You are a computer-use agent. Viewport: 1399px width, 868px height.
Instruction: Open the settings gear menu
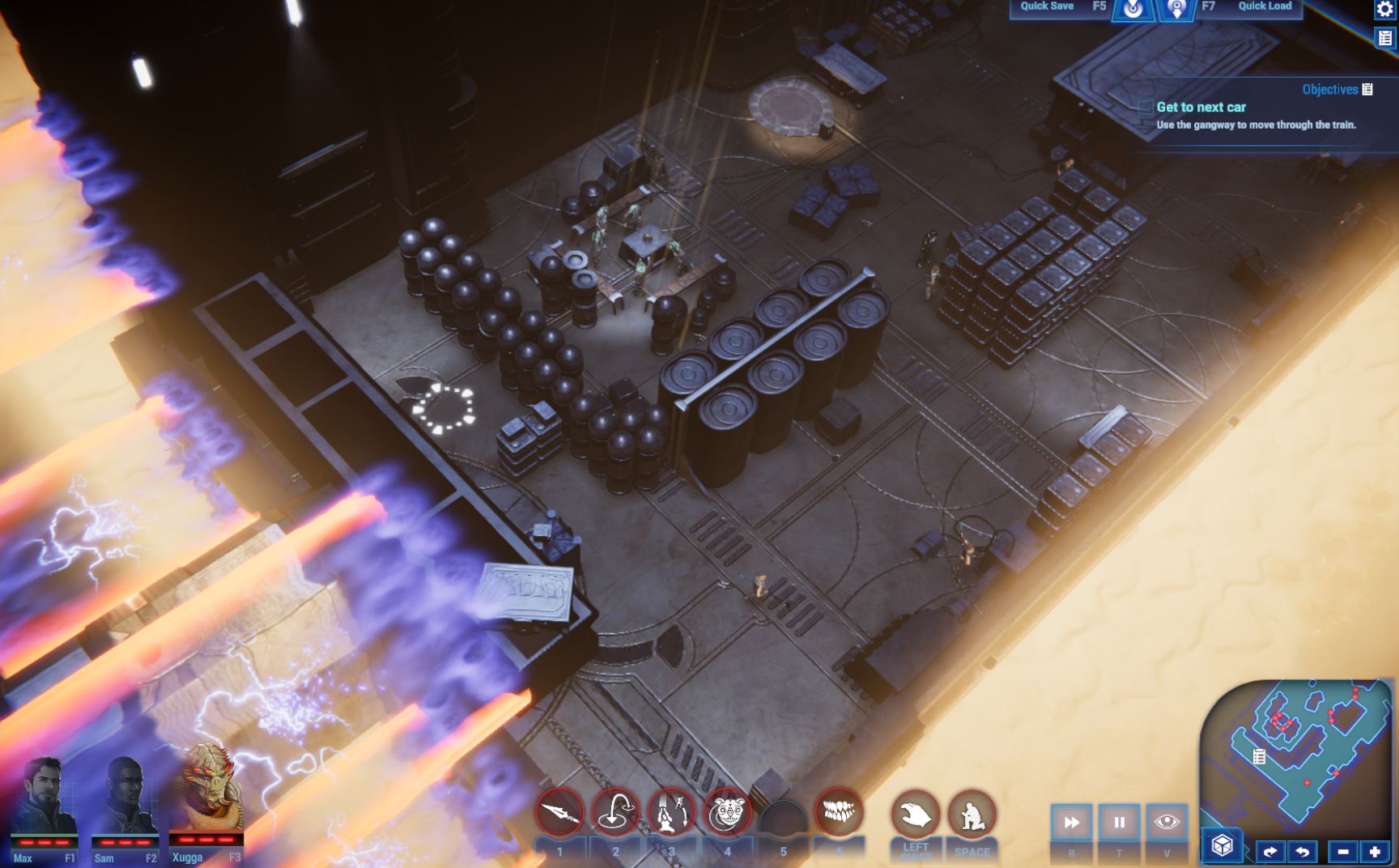pyautogui.click(x=1384, y=9)
